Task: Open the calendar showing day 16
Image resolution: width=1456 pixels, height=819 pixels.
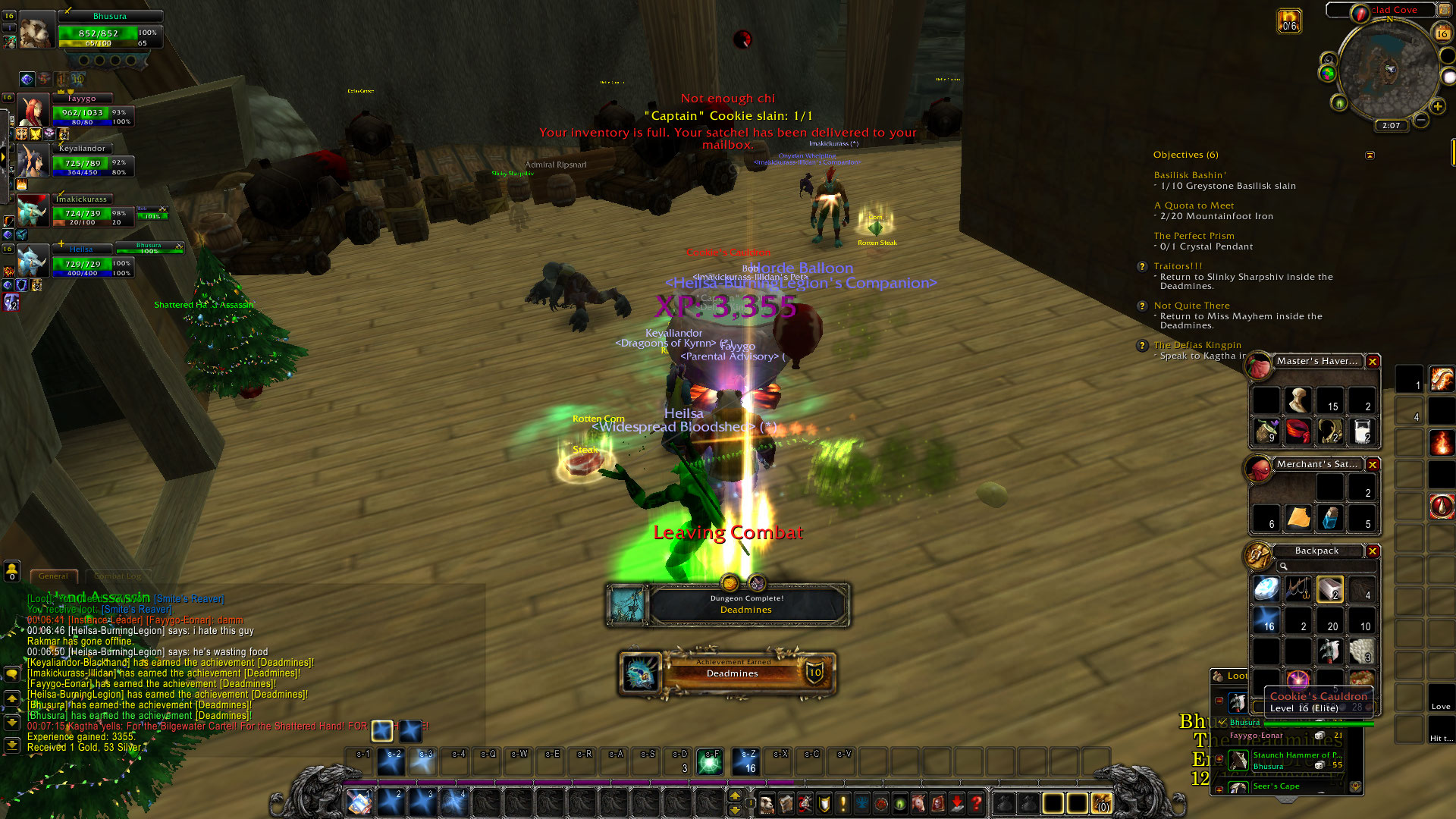Action: [1442, 33]
